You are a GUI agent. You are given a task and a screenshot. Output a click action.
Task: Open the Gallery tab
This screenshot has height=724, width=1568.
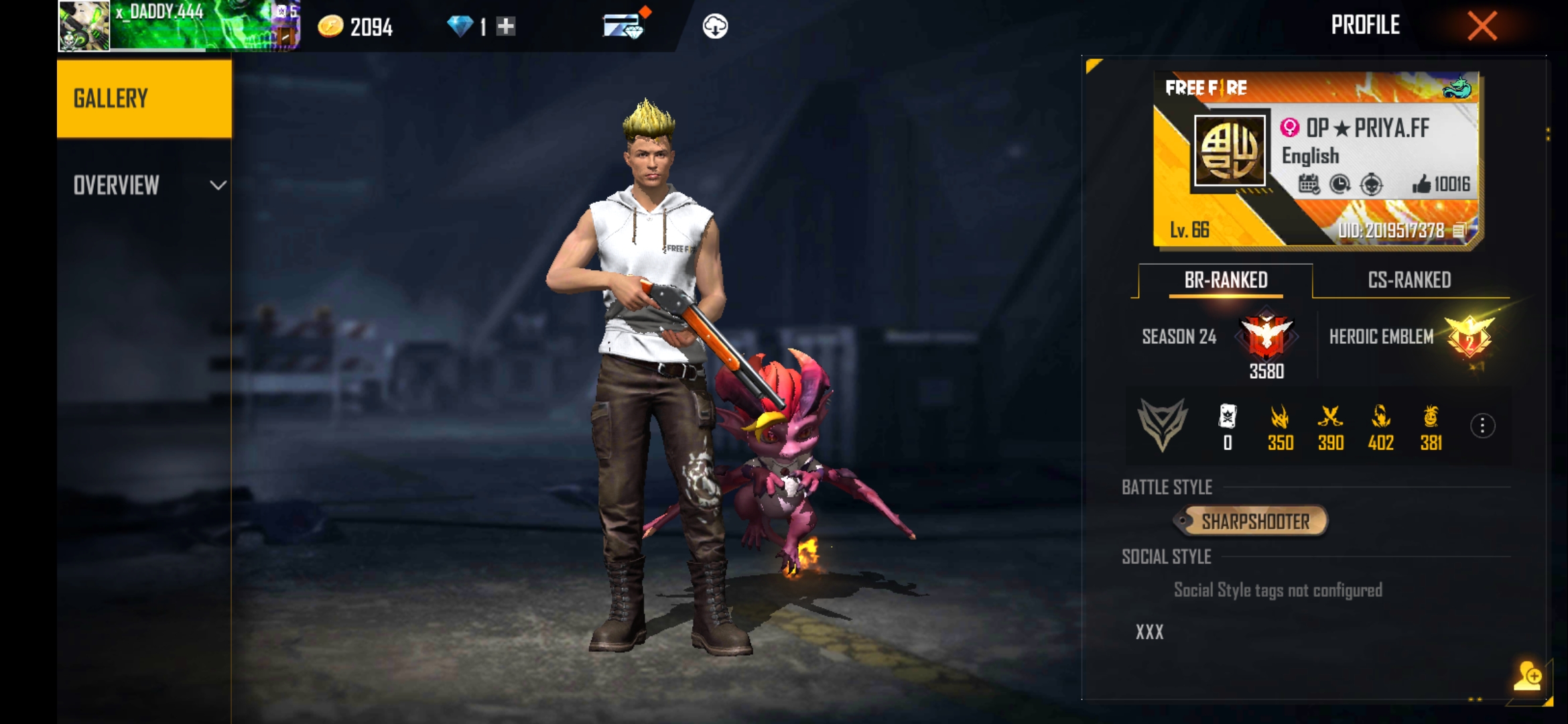(x=144, y=99)
